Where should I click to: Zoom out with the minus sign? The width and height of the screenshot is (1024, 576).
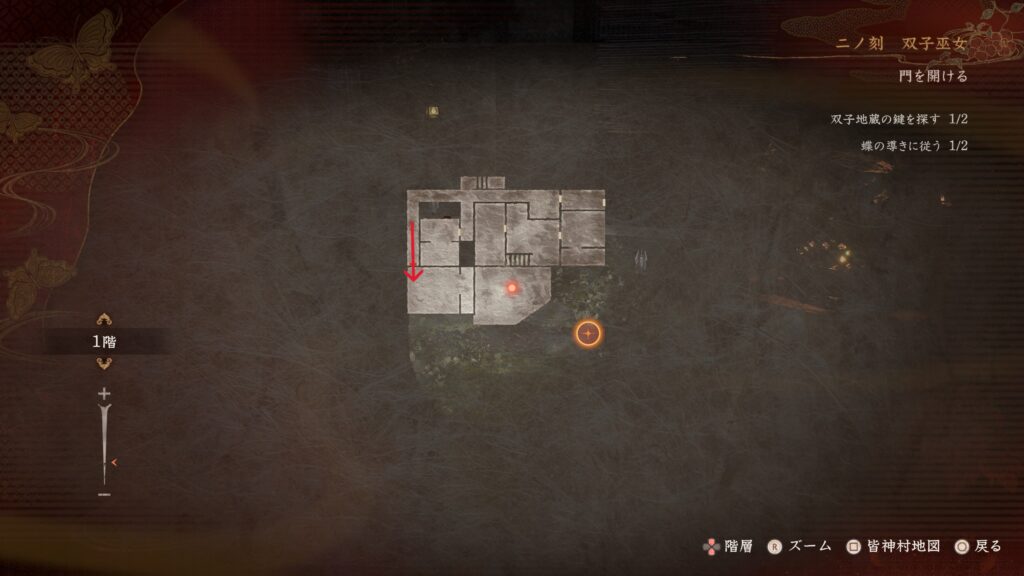104,494
